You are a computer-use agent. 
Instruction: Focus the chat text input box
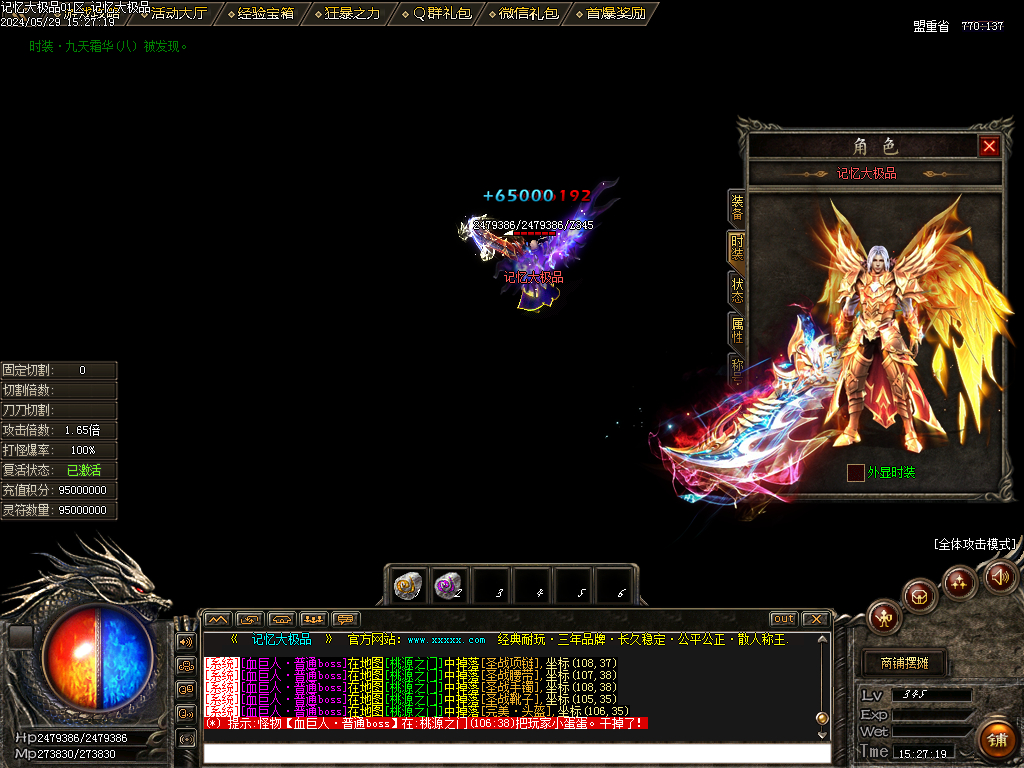pos(515,752)
